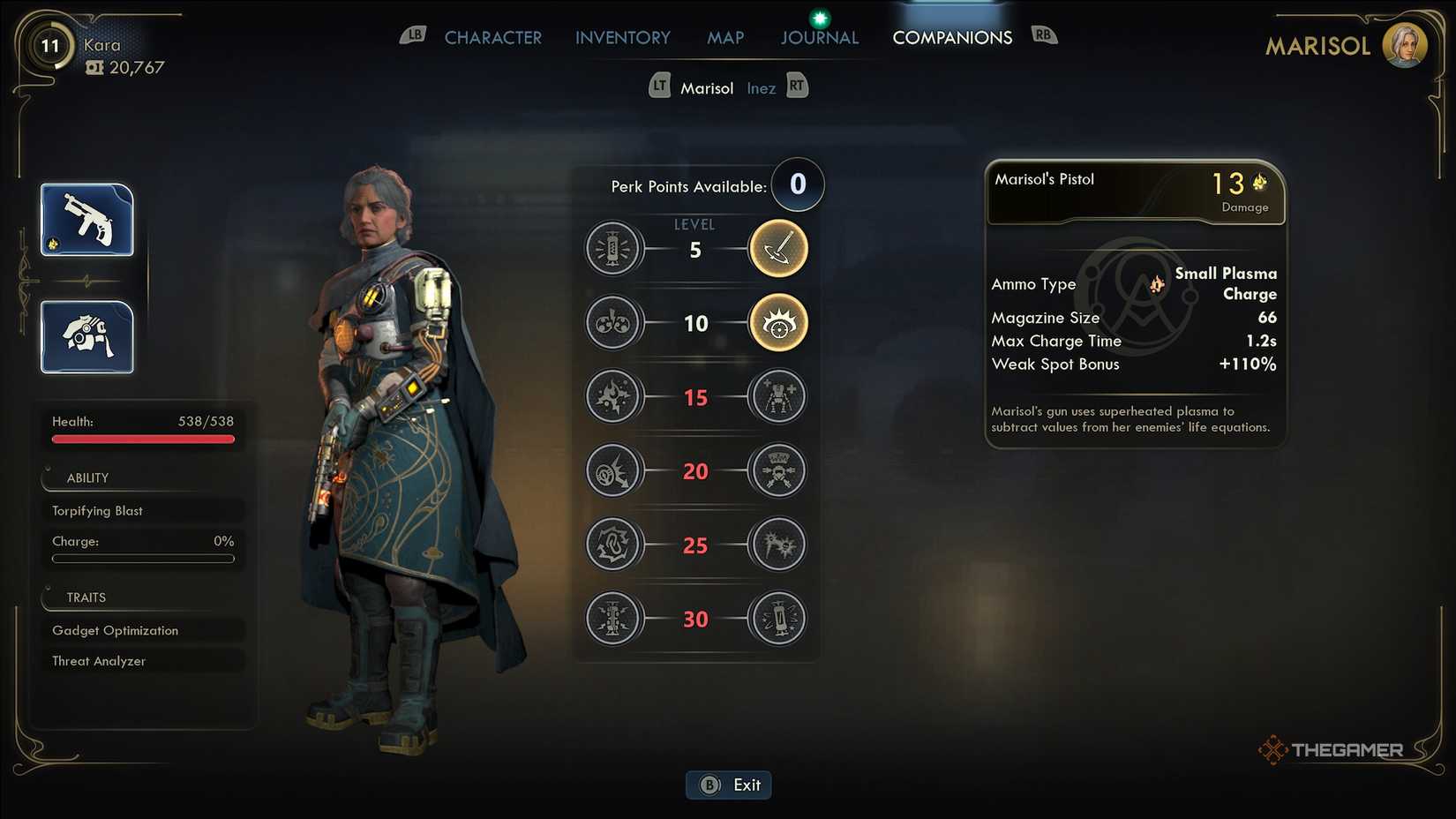Switch companion to Inez
1456x819 pixels.
point(761,88)
